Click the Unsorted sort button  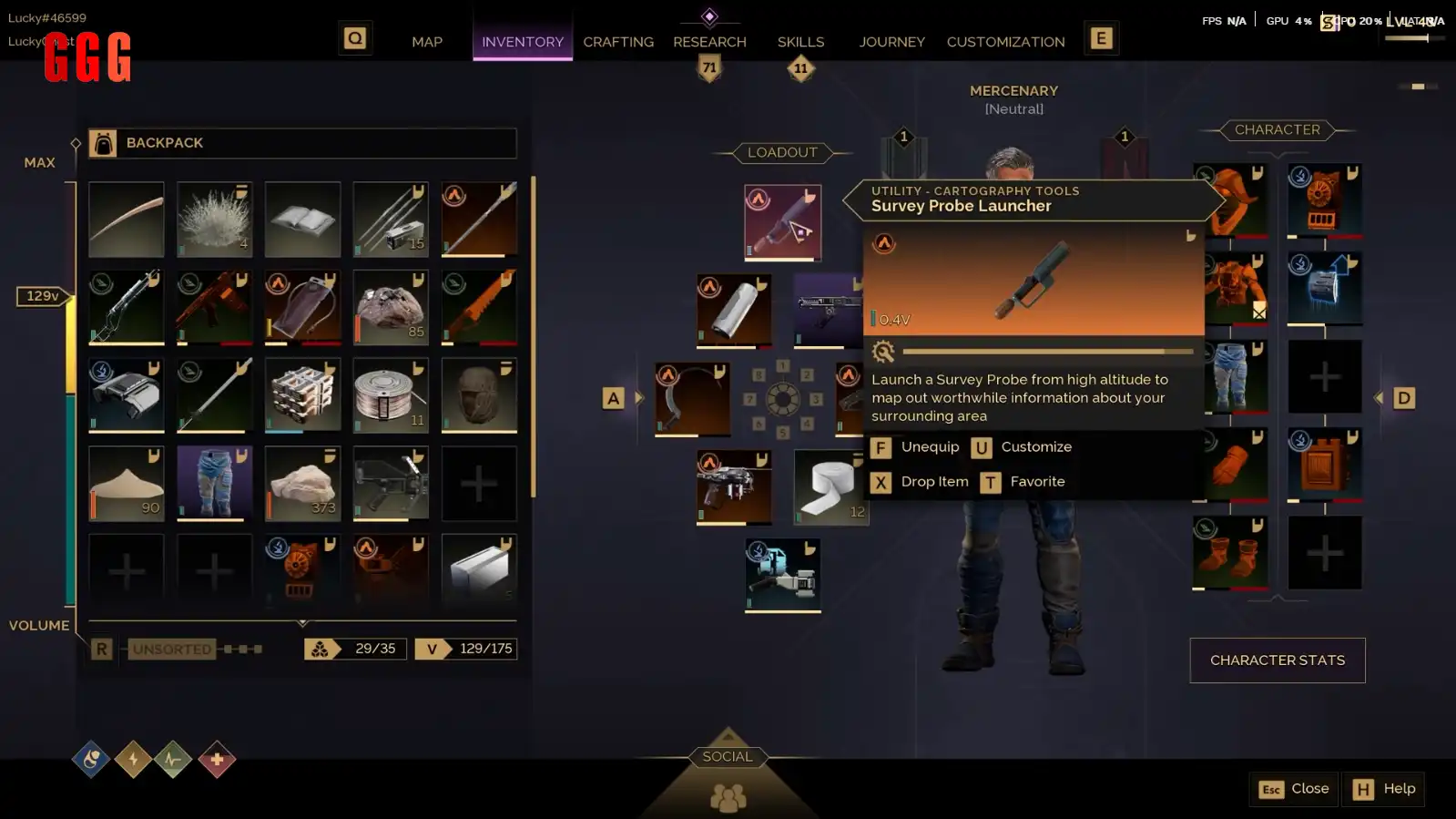[x=172, y=650]
